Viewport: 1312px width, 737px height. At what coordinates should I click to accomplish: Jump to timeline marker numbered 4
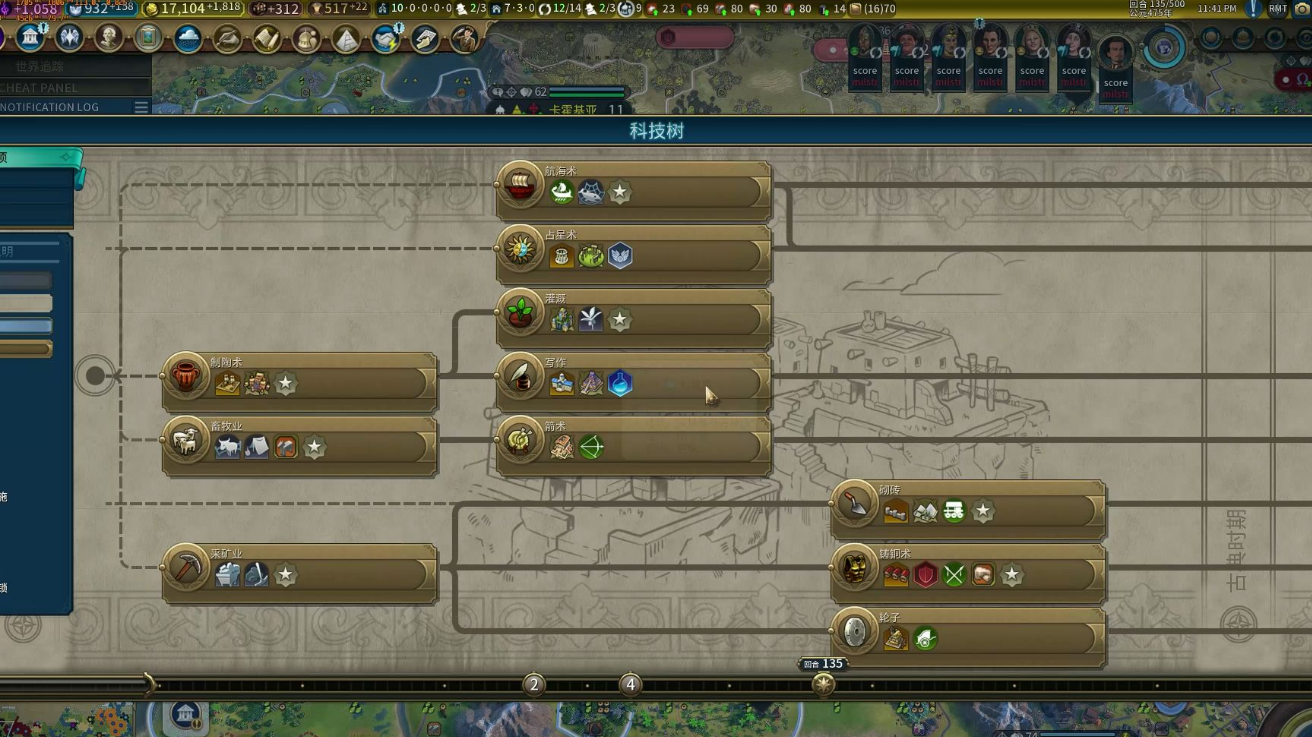(x=630, y=685)
